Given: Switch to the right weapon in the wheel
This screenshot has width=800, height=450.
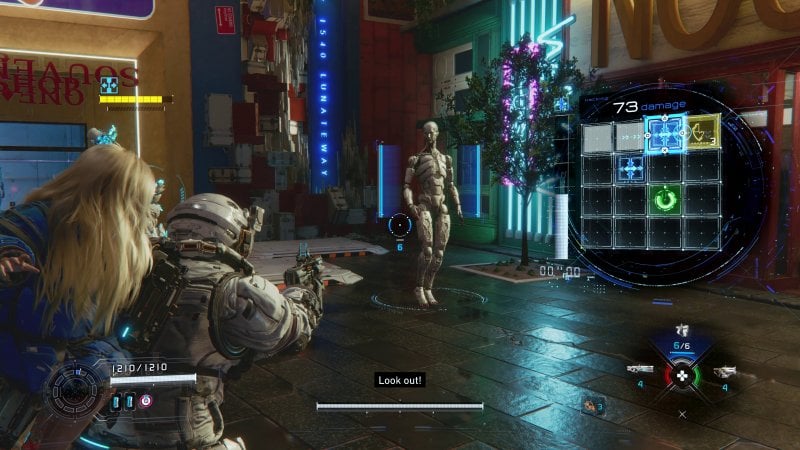Looking at the screenshot, I should (x=725, y=369).
